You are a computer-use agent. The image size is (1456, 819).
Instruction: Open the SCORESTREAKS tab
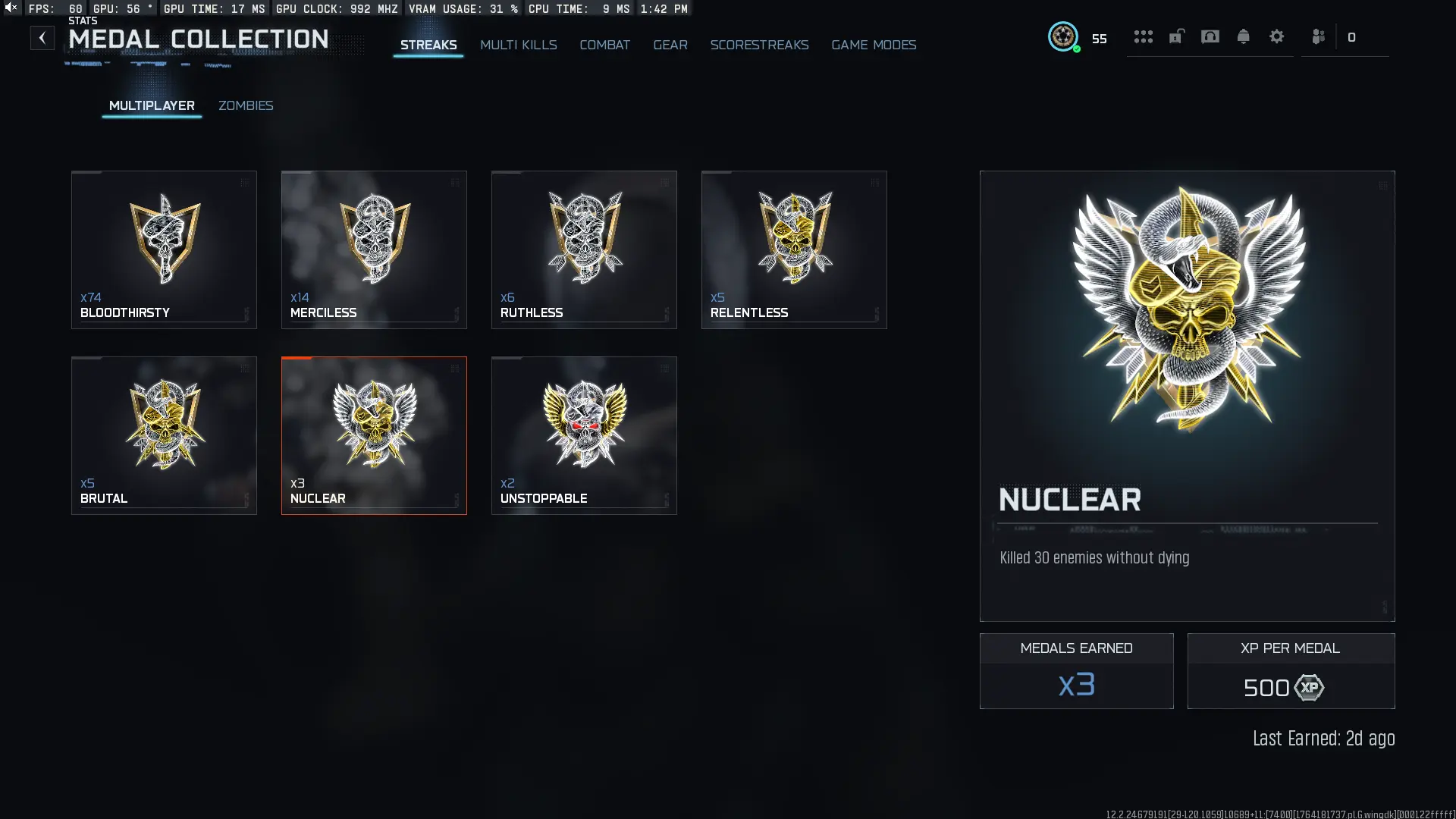[x=759, y=45]
